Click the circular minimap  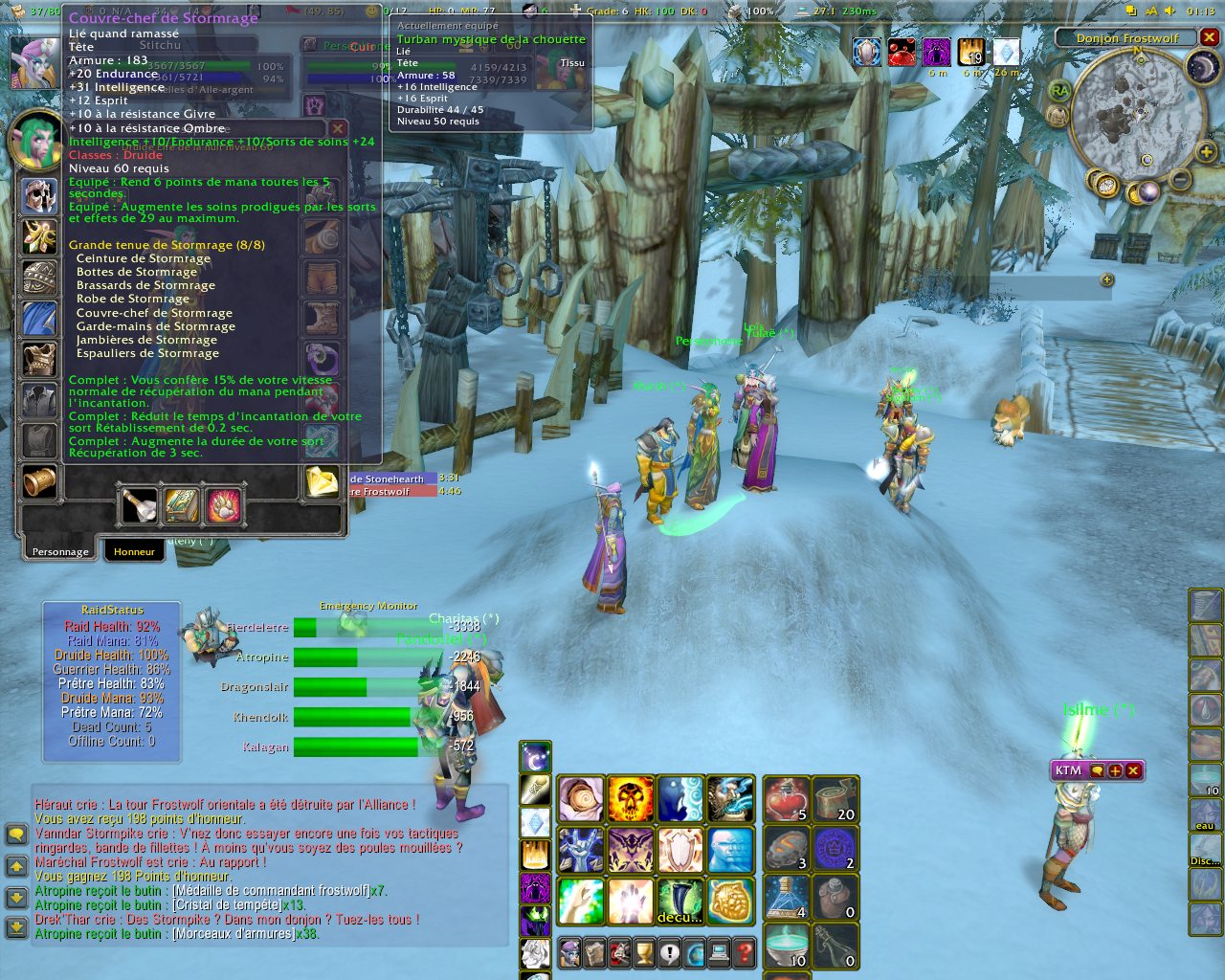pyautogui.click(x=1128, y=115)
